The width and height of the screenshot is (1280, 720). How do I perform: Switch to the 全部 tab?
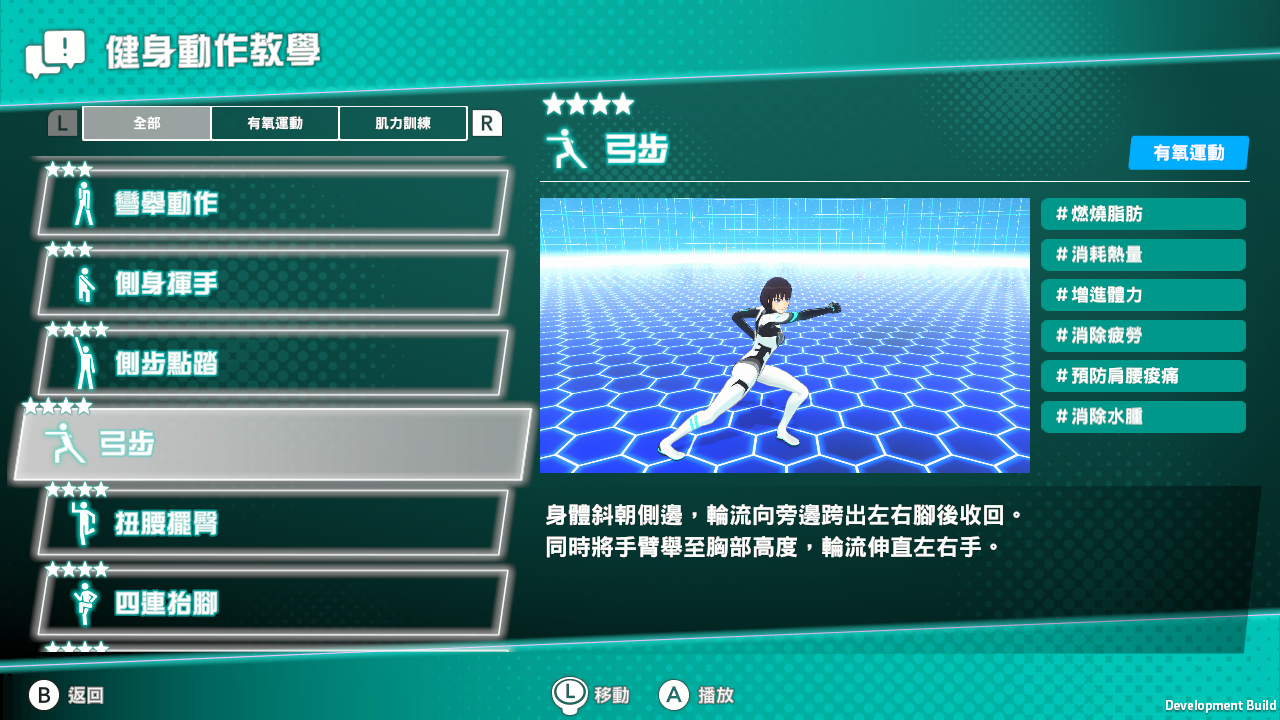(x=145, y=122)
